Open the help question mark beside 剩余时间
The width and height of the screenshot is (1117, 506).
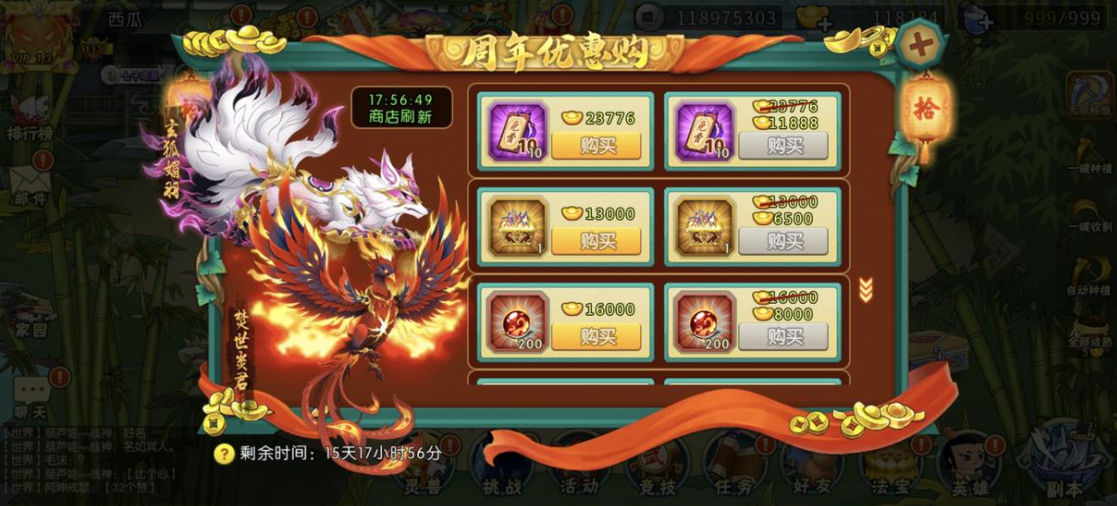point(225,453)
